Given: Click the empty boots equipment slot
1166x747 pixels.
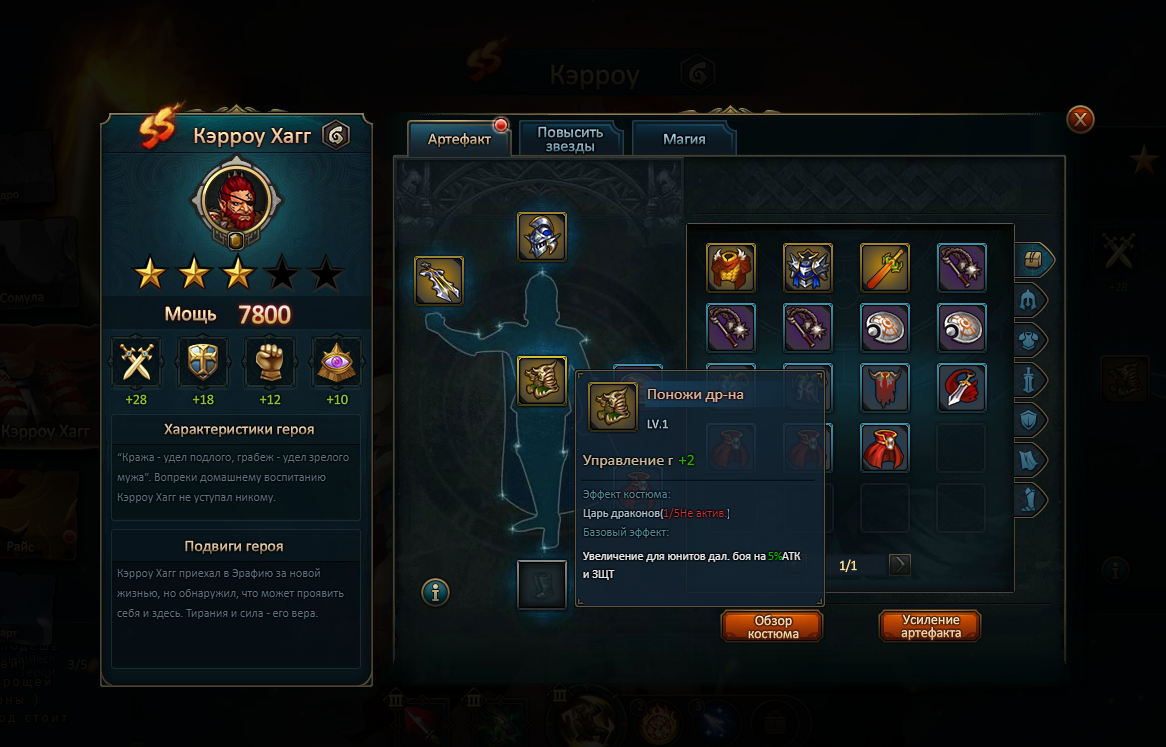Looking at the screenshot, I should pyautogui.click(x=542, y=585).
